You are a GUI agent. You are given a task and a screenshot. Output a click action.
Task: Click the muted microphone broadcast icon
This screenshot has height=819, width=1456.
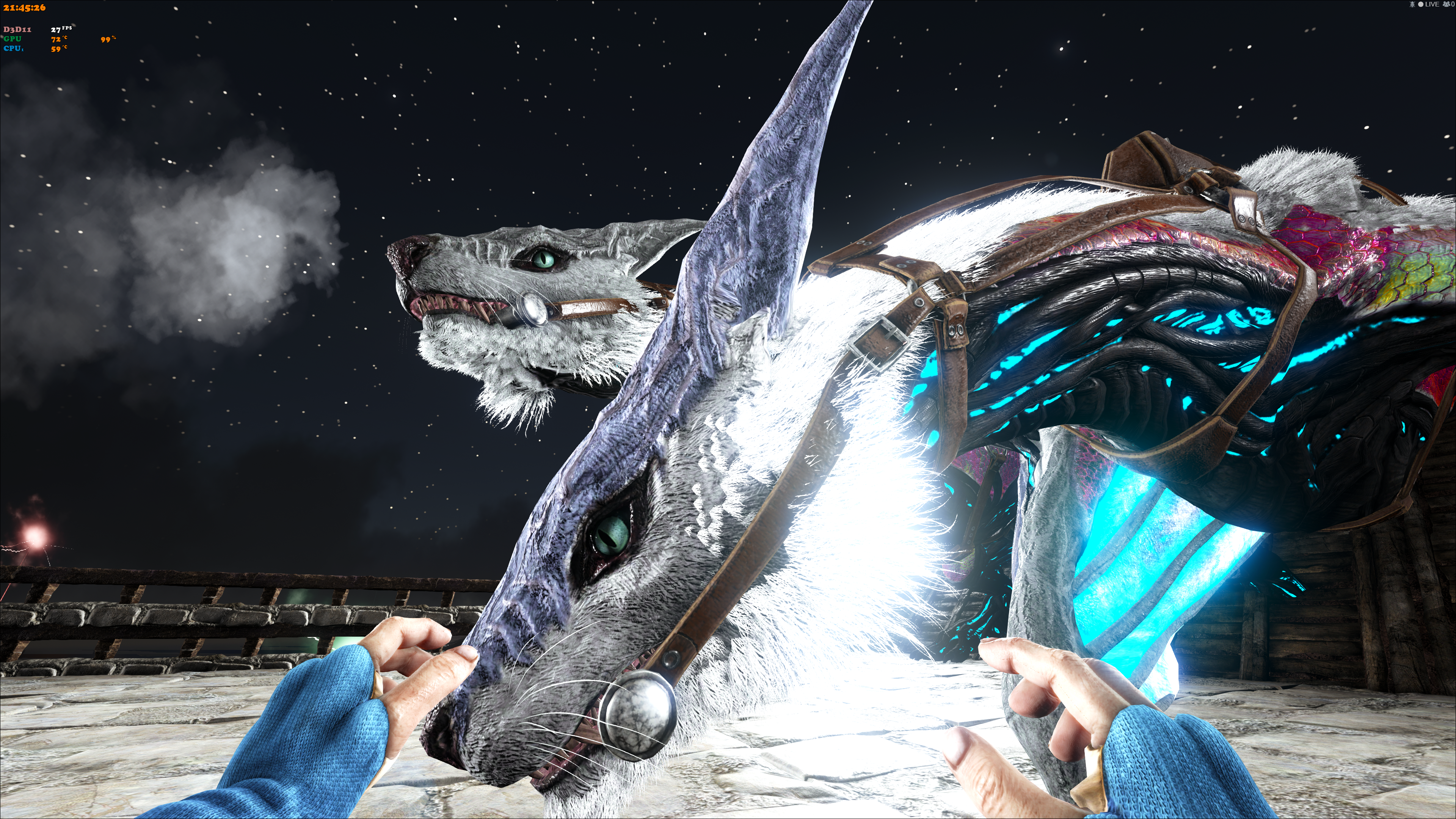[x=1412, y=5]
